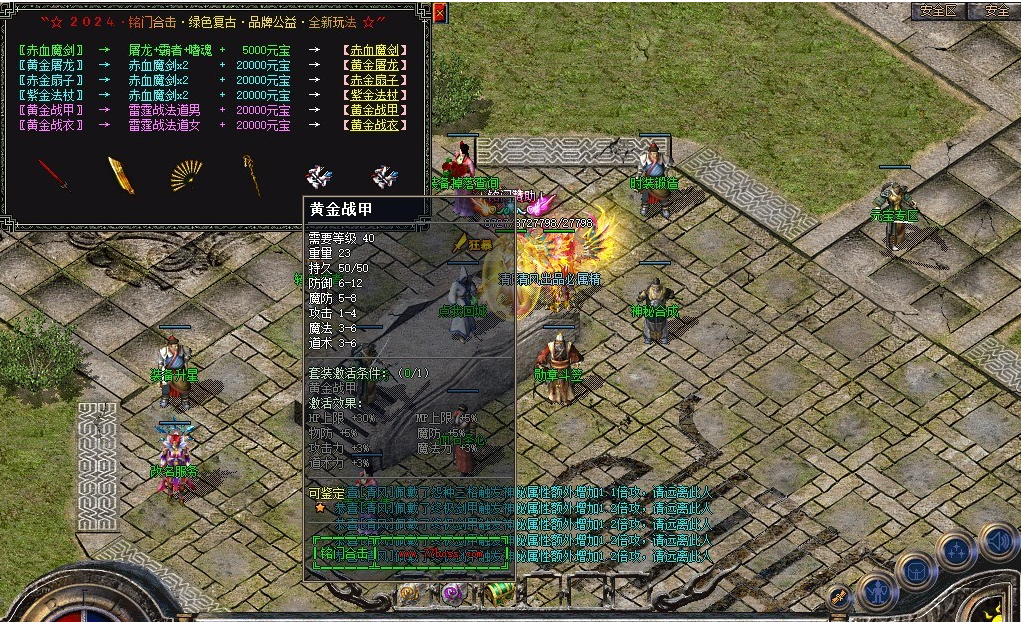Select the 黄金屠龙 exchange link
The width and height of the screenshot is (1021, 622).
[372, 65]
